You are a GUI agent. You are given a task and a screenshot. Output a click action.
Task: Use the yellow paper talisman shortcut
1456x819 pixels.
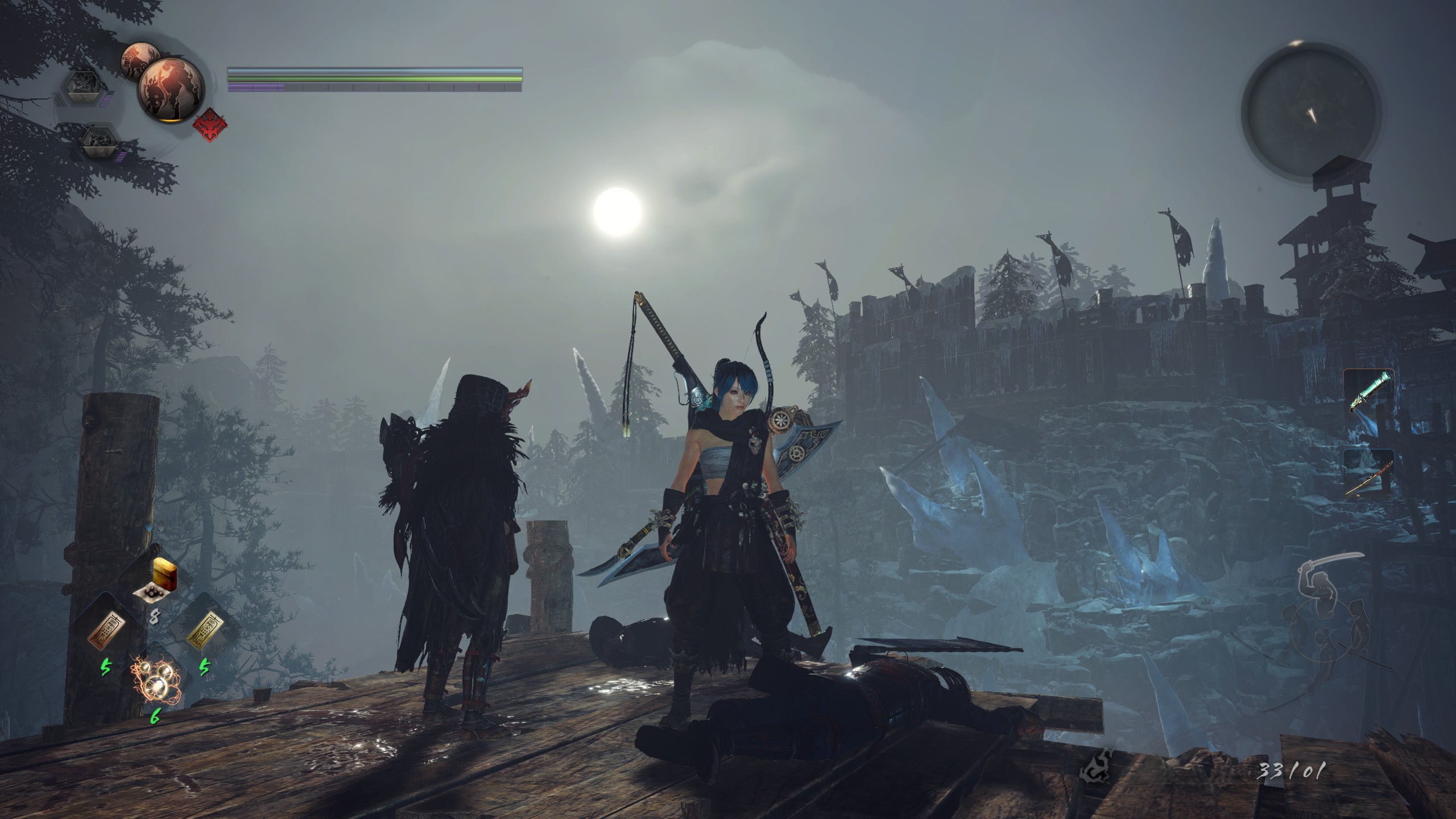tap(204, 630)
